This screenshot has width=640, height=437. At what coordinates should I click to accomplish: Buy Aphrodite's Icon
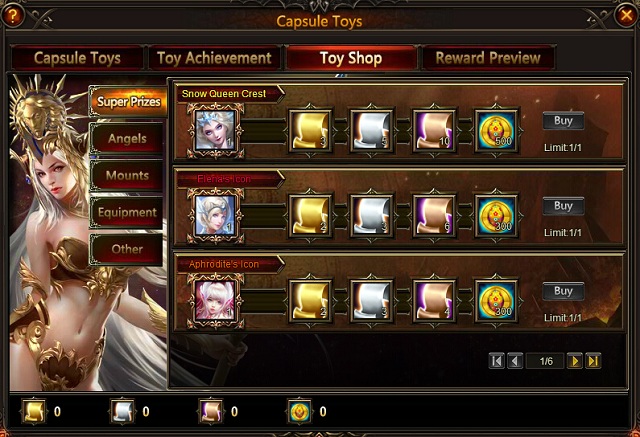click(563, 291)
